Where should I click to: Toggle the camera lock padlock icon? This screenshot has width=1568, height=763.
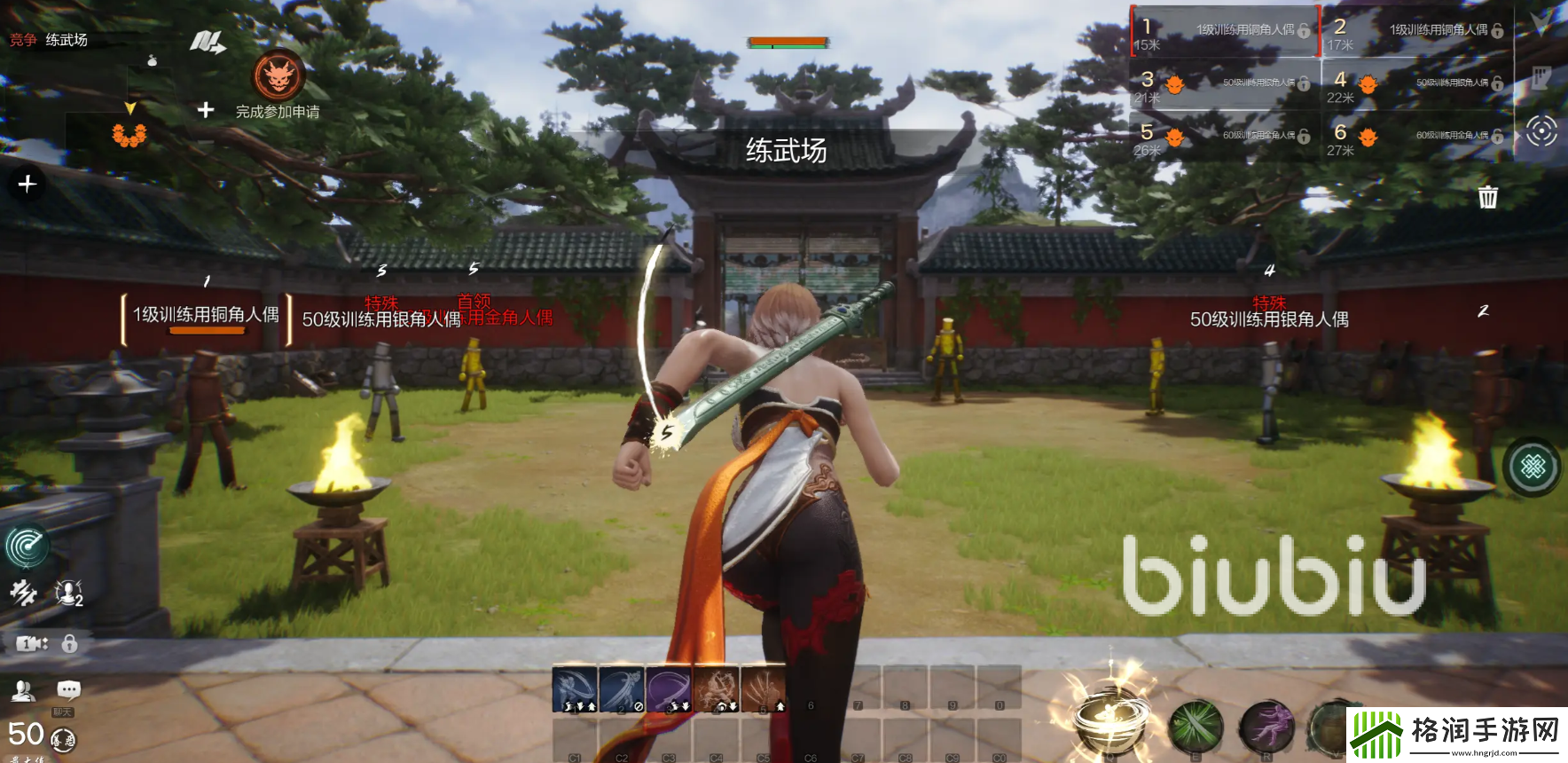pos(69,643)
